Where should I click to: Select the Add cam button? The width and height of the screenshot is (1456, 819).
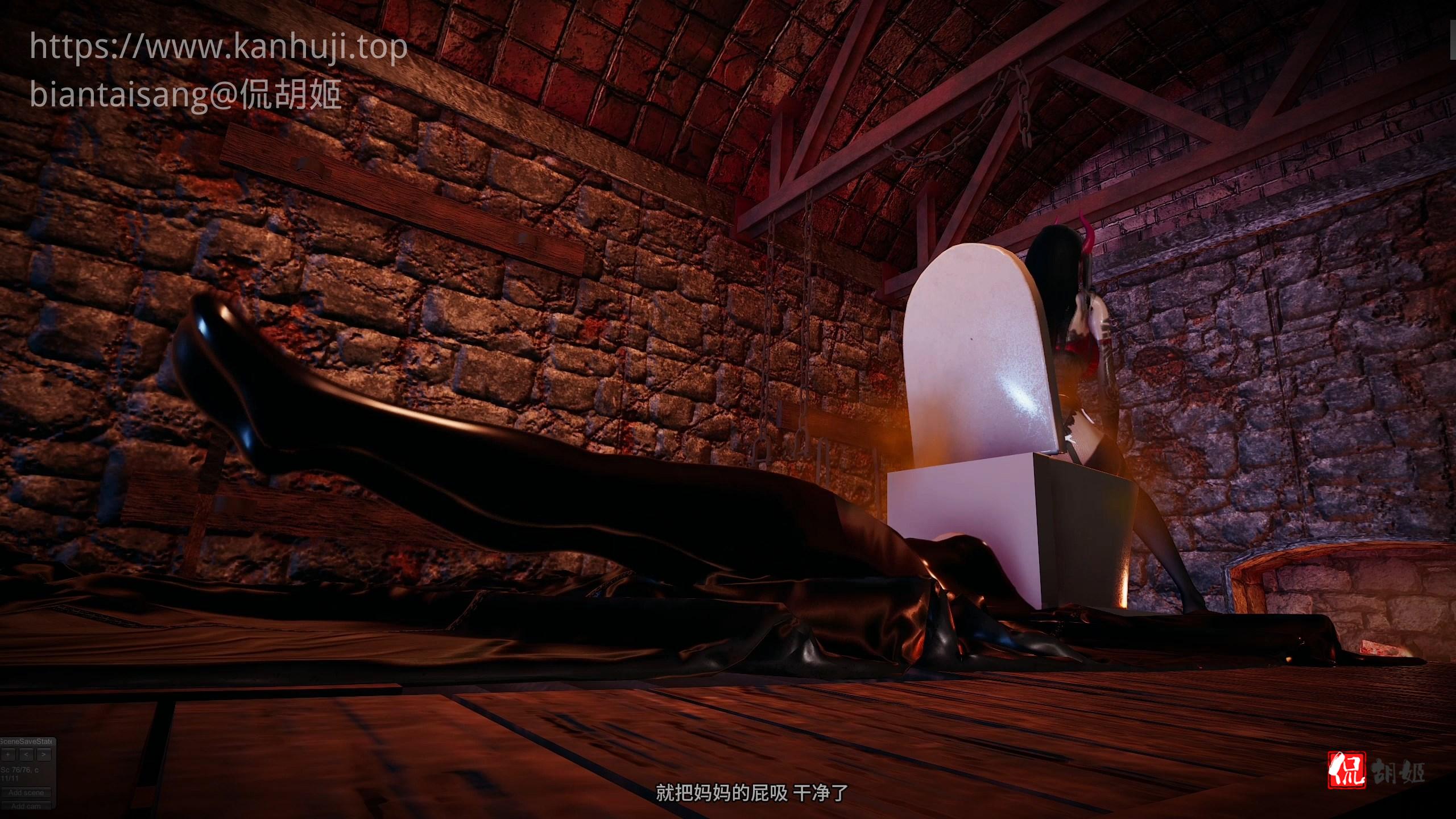click(x=26, y=806)
